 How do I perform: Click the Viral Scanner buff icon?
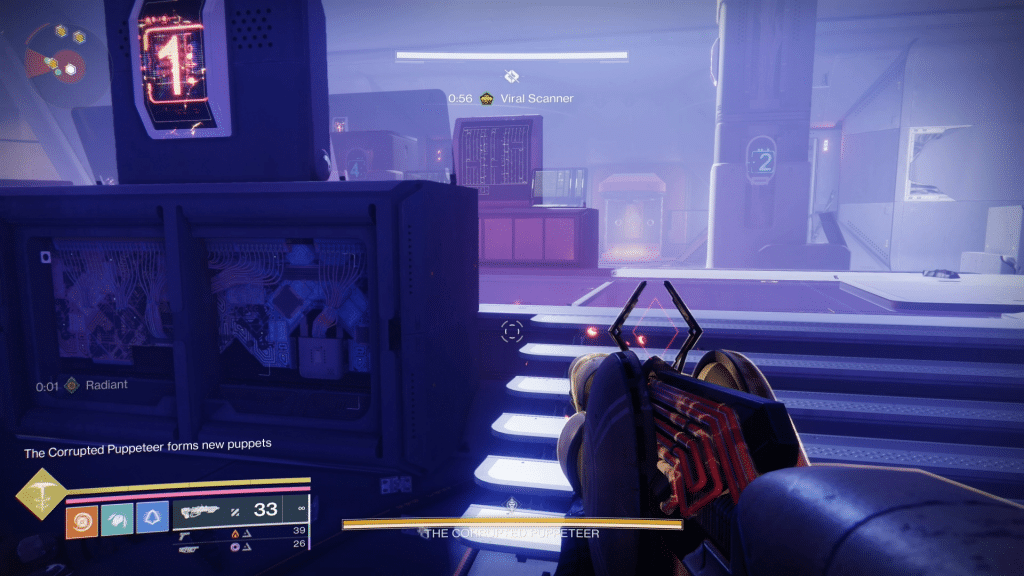(487, 98)
